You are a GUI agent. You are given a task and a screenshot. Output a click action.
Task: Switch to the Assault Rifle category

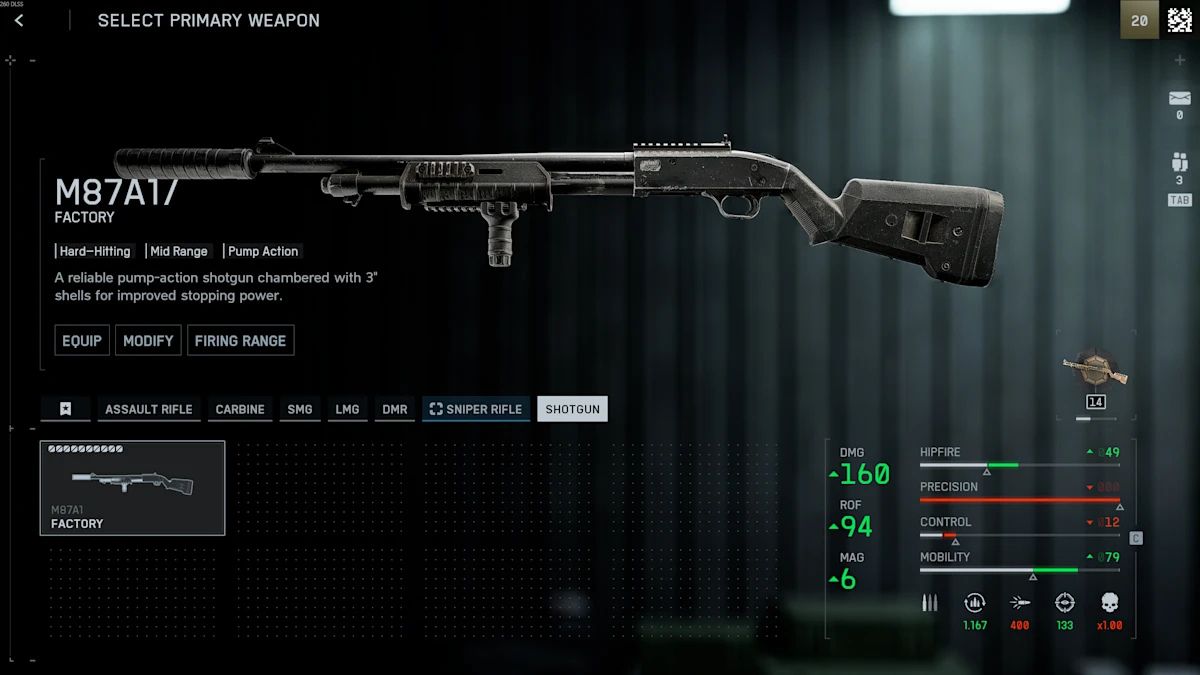pyautogui.click(x=148, y=409)
